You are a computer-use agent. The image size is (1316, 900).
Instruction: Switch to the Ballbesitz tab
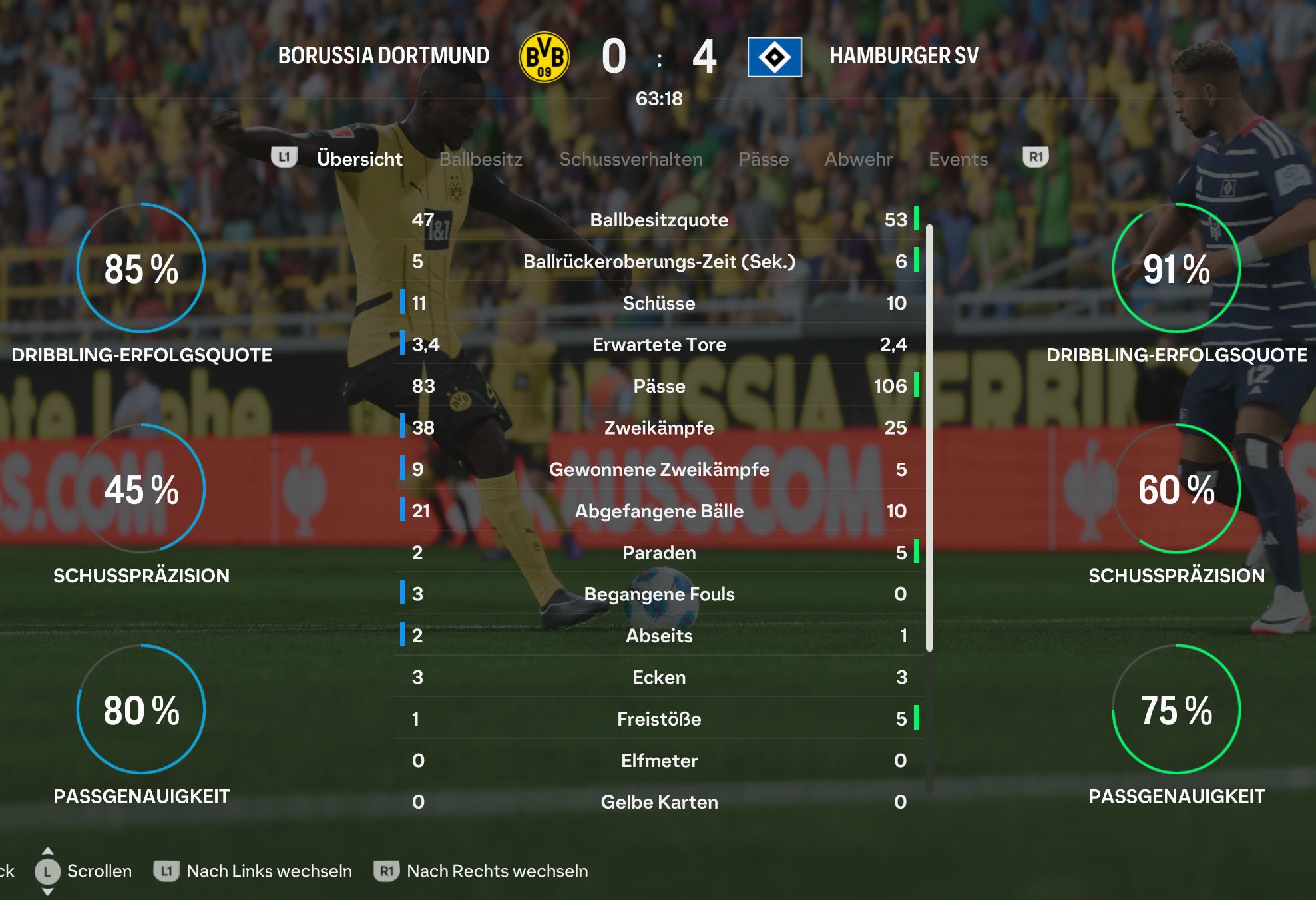tap(481, 160)
